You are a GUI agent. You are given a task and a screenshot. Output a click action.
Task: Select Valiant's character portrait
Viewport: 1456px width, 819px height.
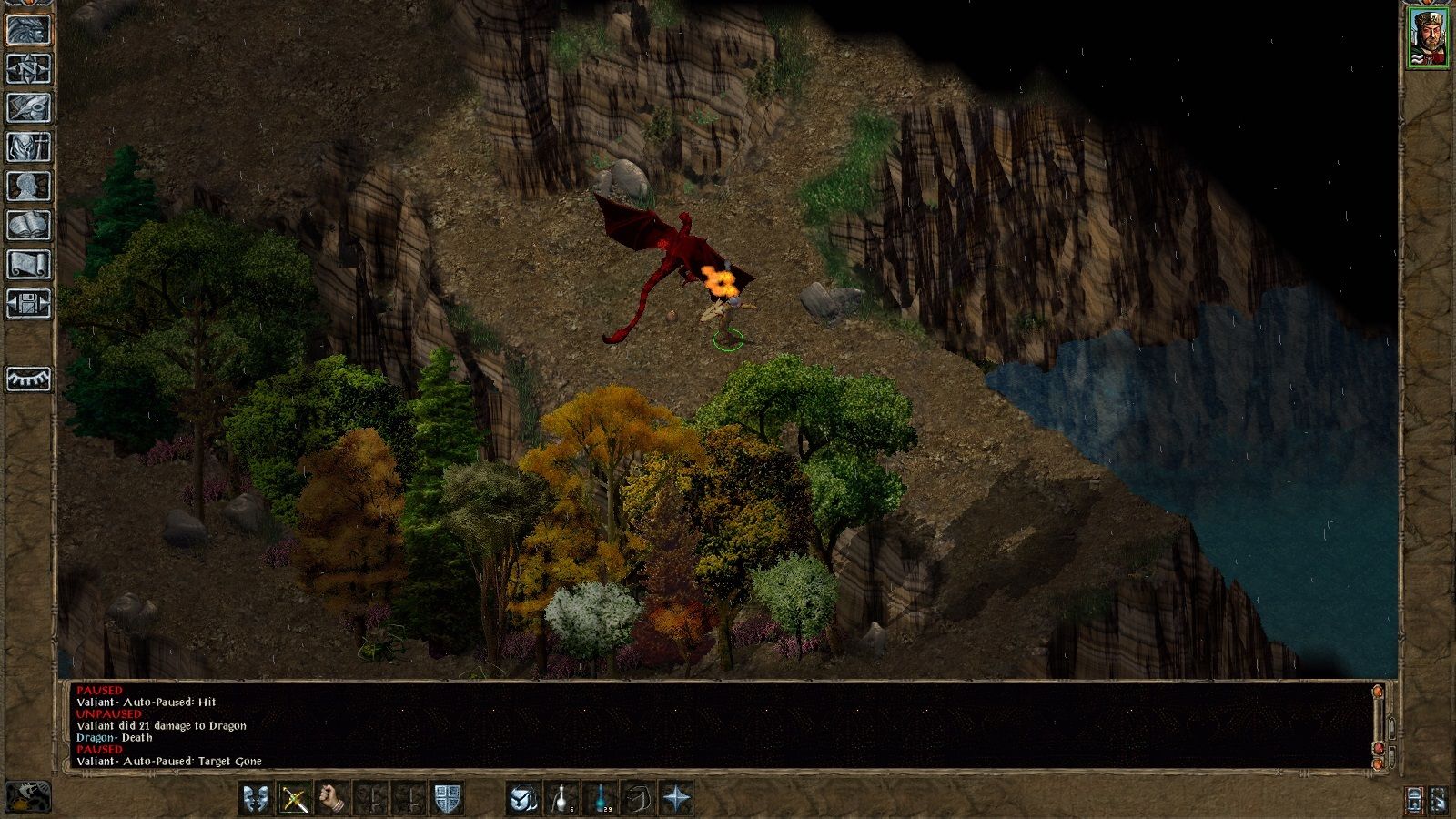point(1429,38)
